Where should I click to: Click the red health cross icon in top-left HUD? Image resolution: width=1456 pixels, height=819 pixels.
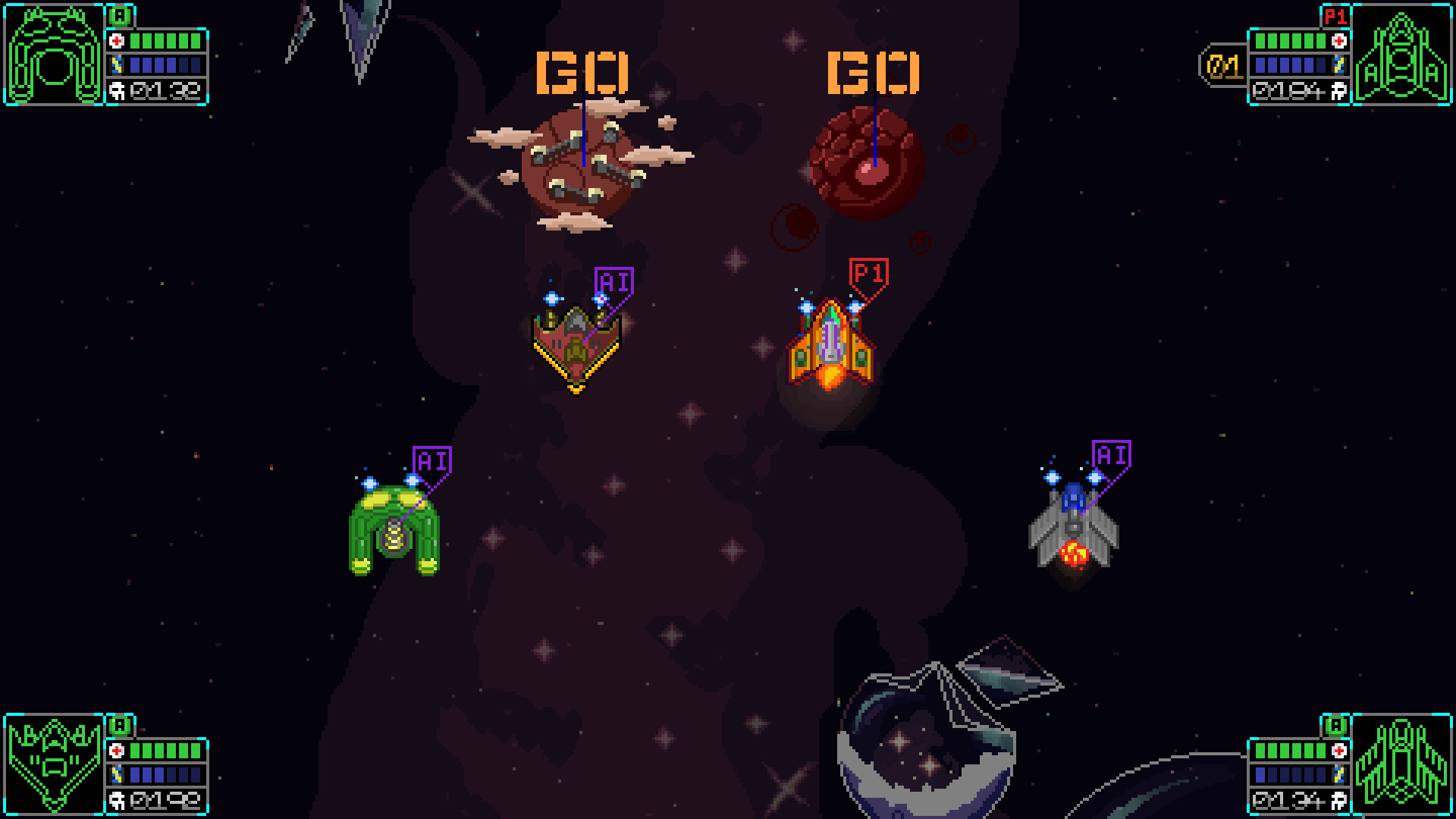pos(118,40)
